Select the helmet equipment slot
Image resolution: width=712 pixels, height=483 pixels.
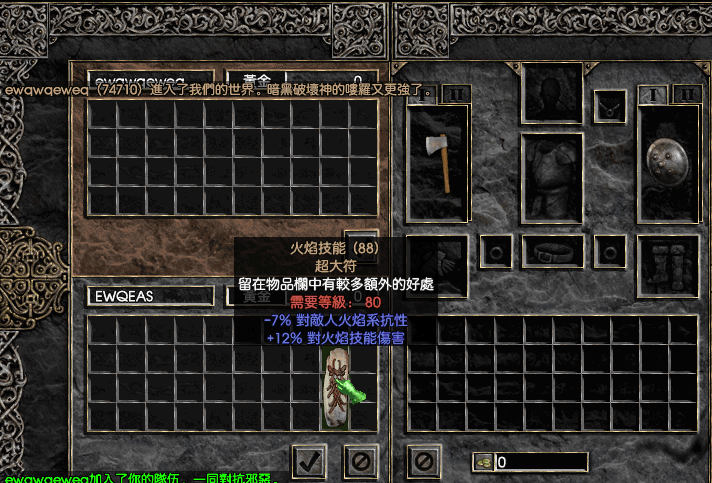click(552, 94)
